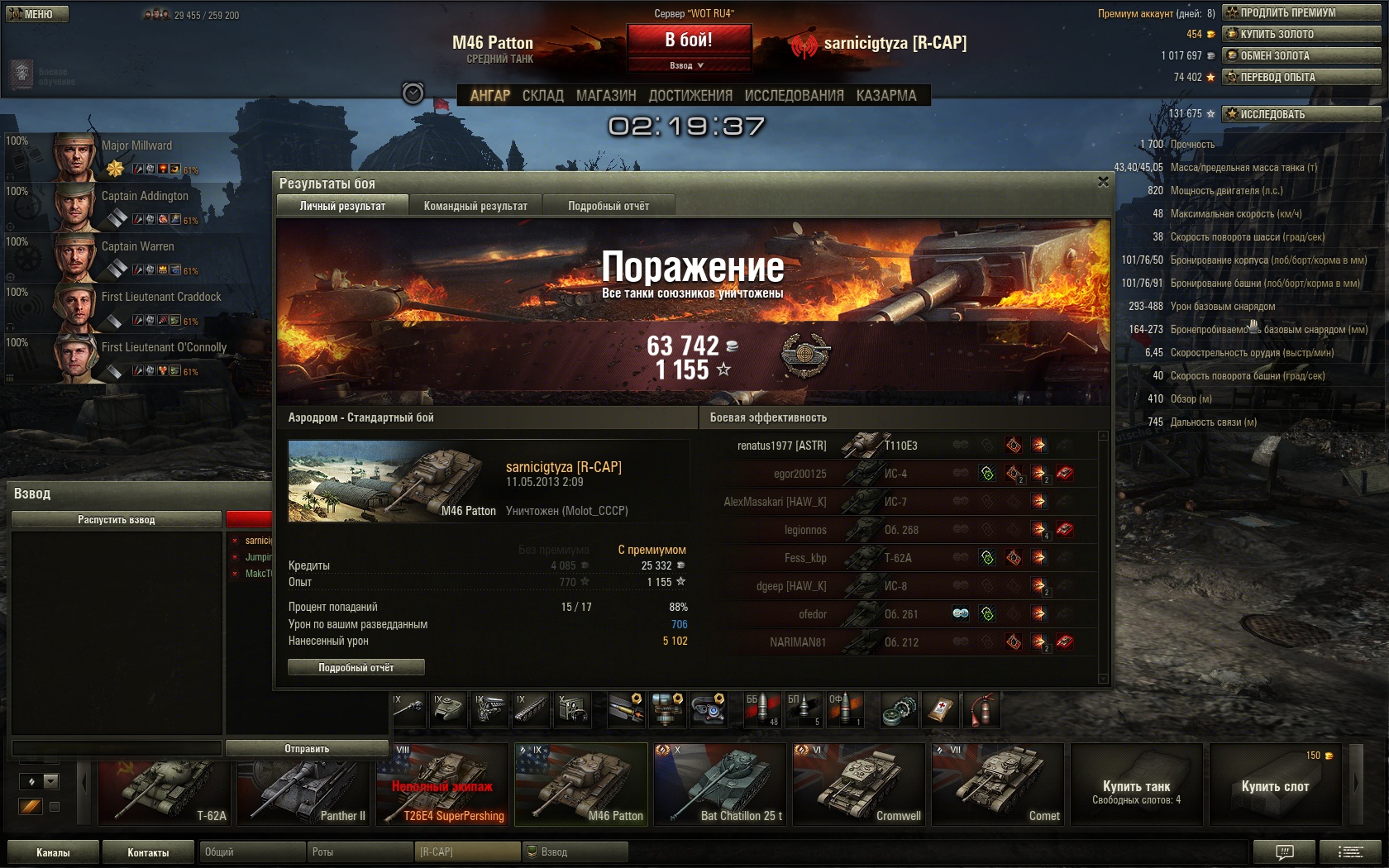Click ПРОДЛИТЬ ПРЕМИУМ button
Screen dimensions: 1389x868
1301,12
